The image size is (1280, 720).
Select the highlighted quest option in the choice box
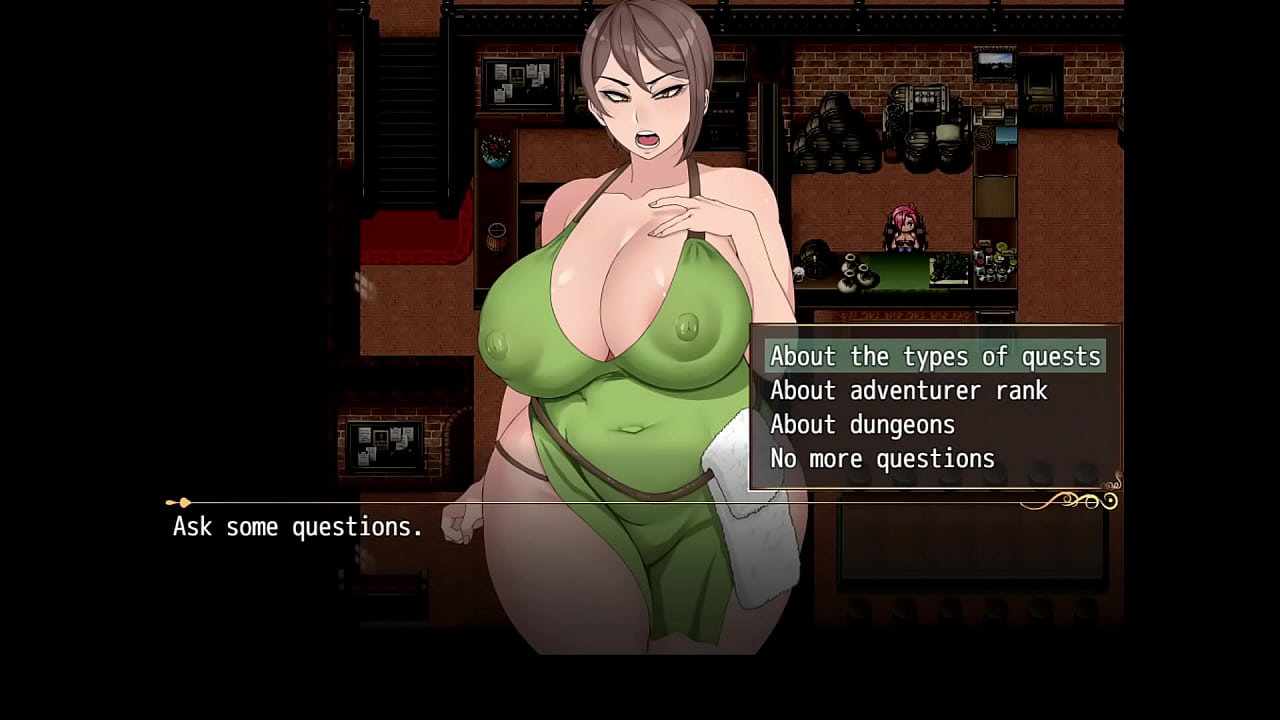click(x=935, y=356)
